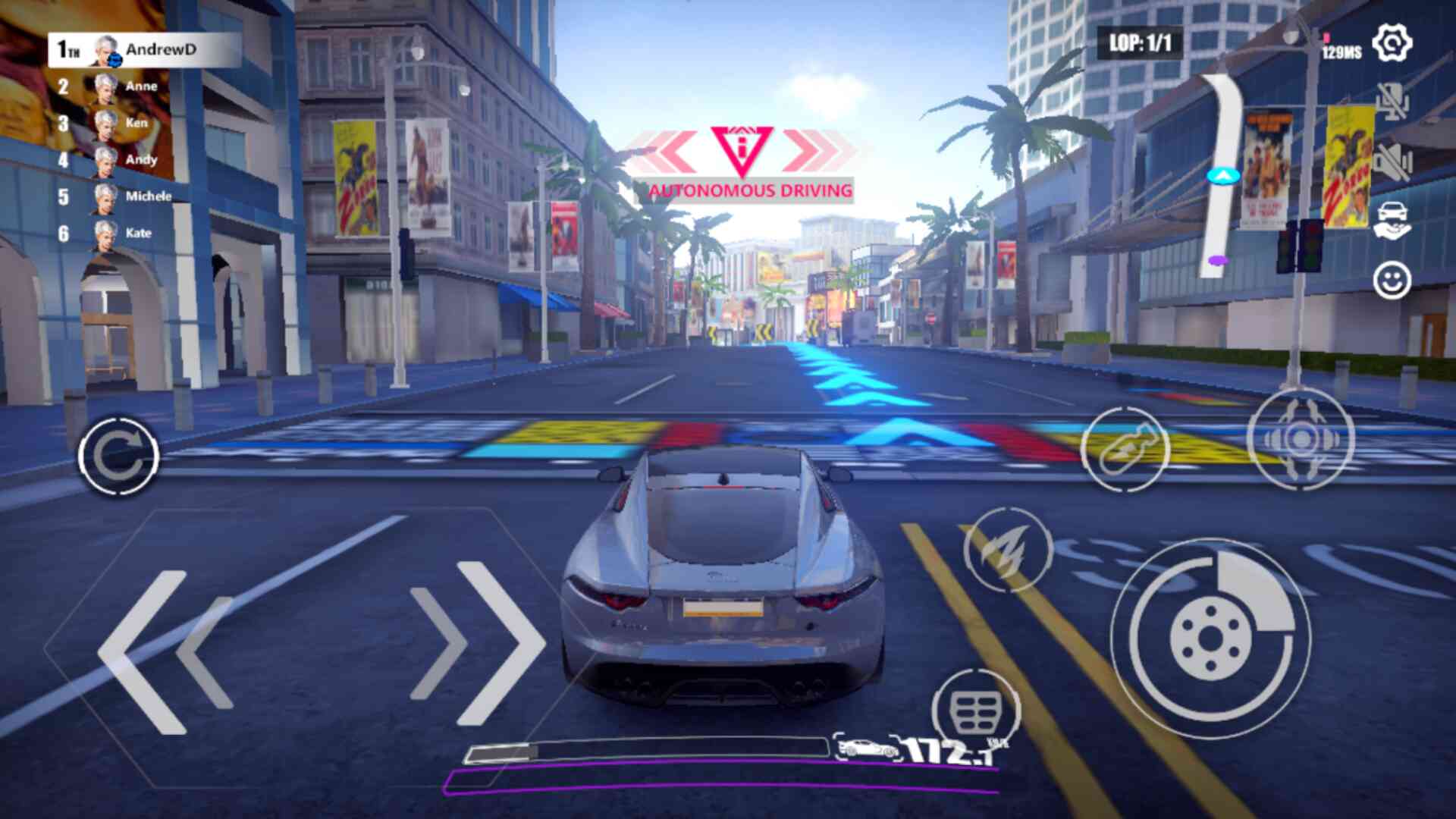Tap the car-in-hand autonomous driving icon
1456x819 pixels.
(1392, 220)
